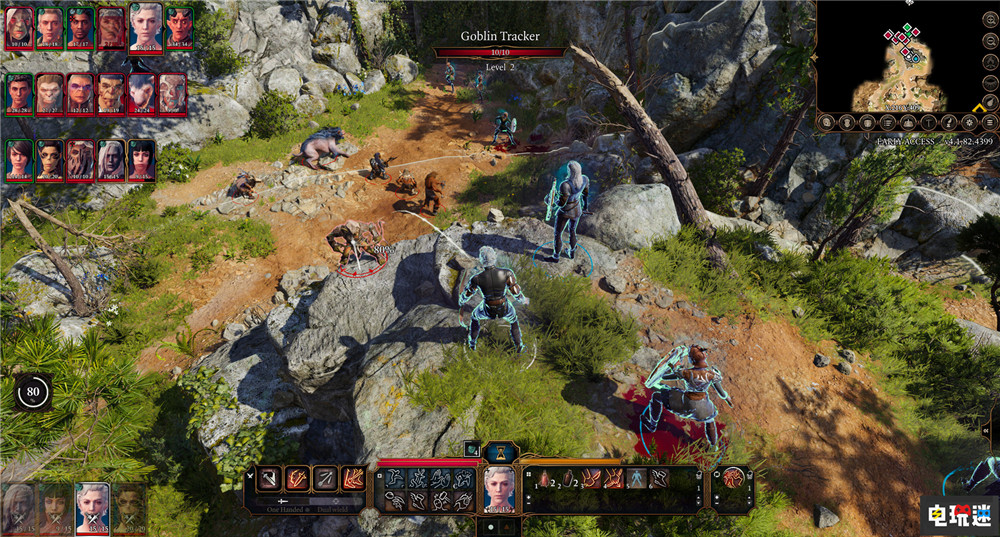Click the round 80 percent indicator
Viewport: 1000px width, 537px height.
coord(33,392)
